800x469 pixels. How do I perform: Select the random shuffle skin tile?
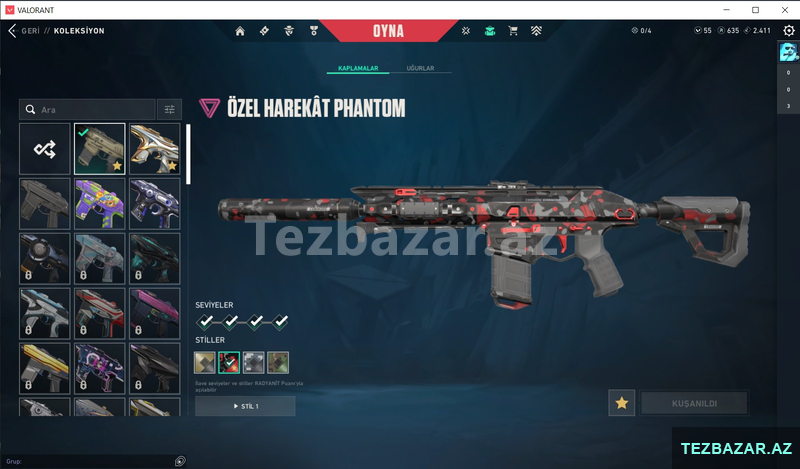pos(45,148)
